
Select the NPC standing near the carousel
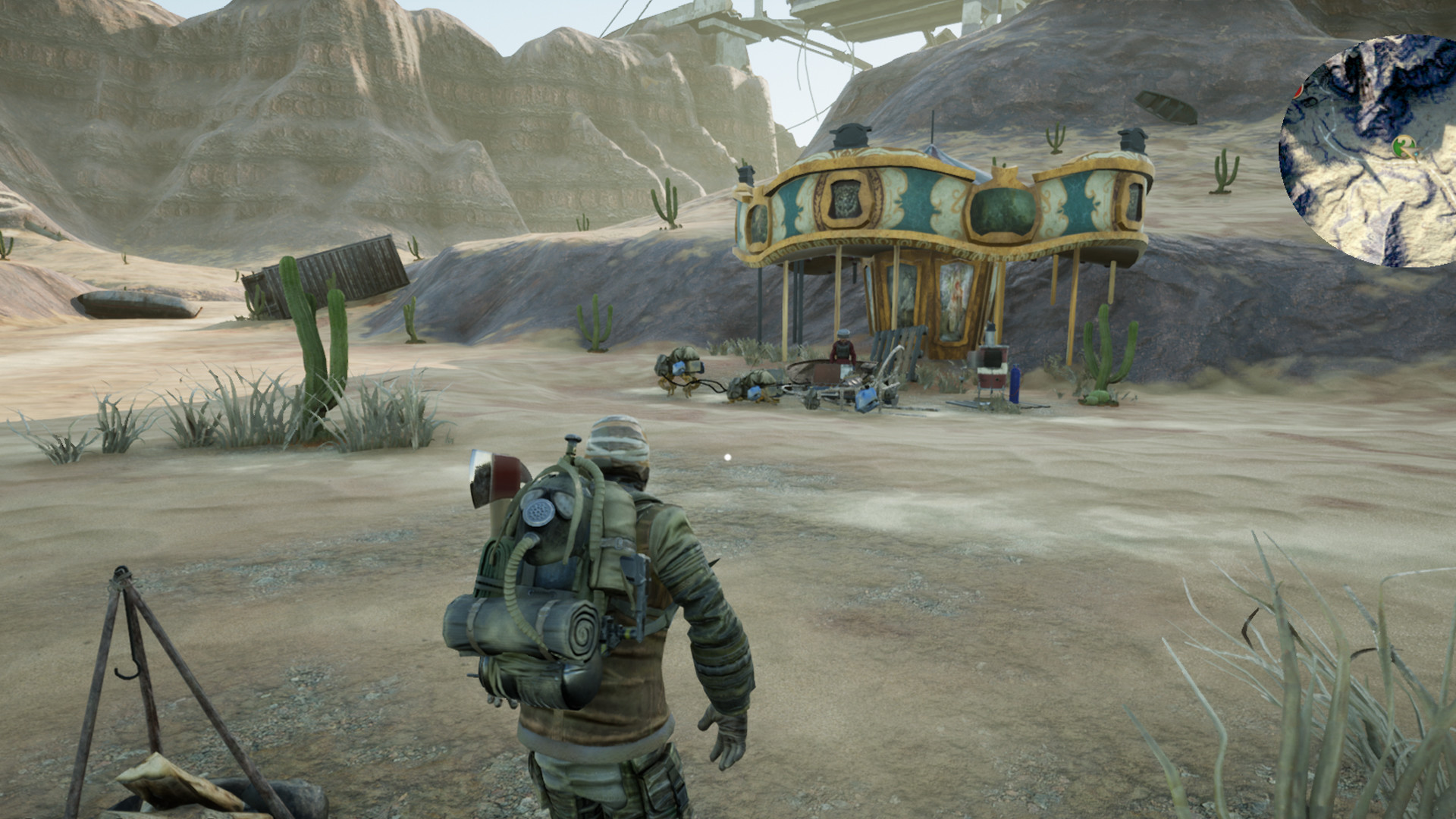pyautogui.click(x=843, y=347)
